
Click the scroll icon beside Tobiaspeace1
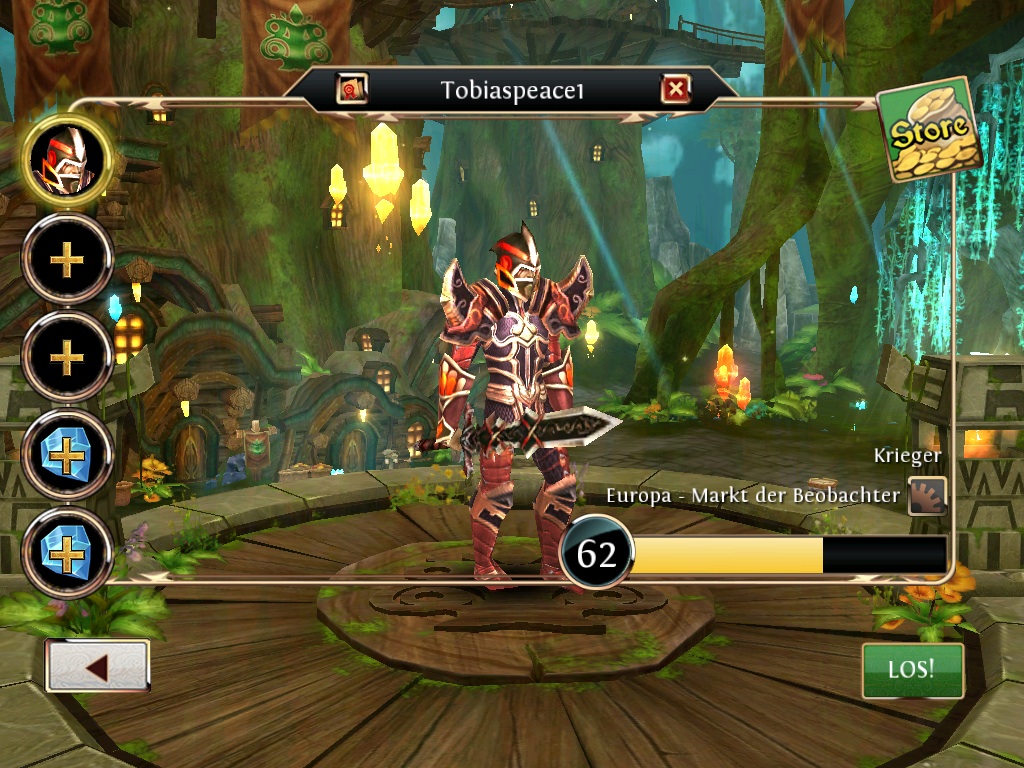[x=352, y=90]
